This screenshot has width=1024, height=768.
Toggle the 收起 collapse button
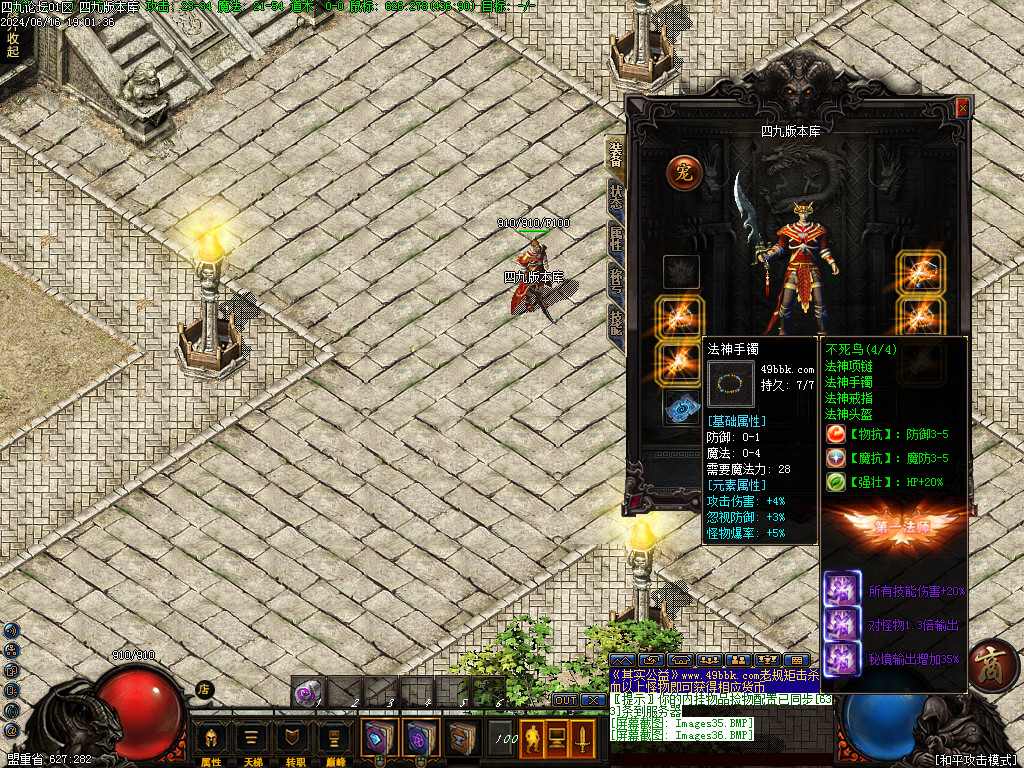tap(13, 44)
